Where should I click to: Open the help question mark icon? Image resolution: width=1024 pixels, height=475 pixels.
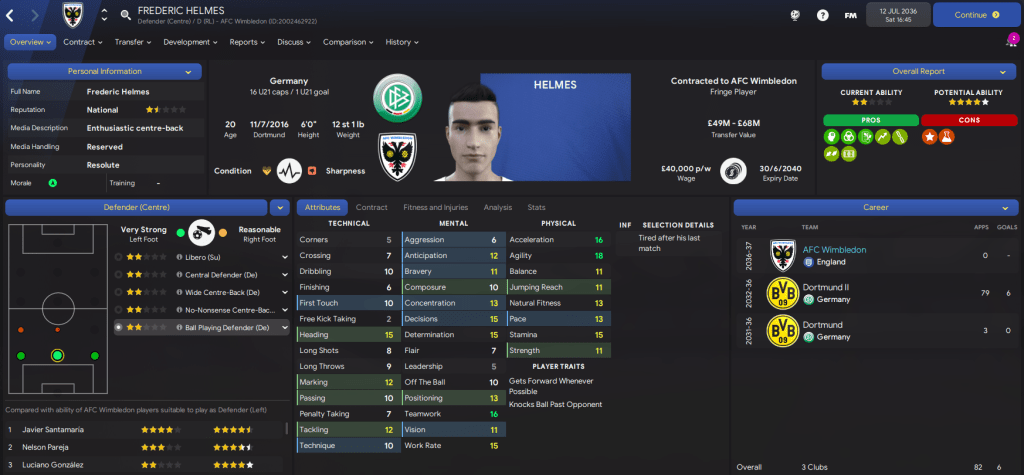click(823, 15)
